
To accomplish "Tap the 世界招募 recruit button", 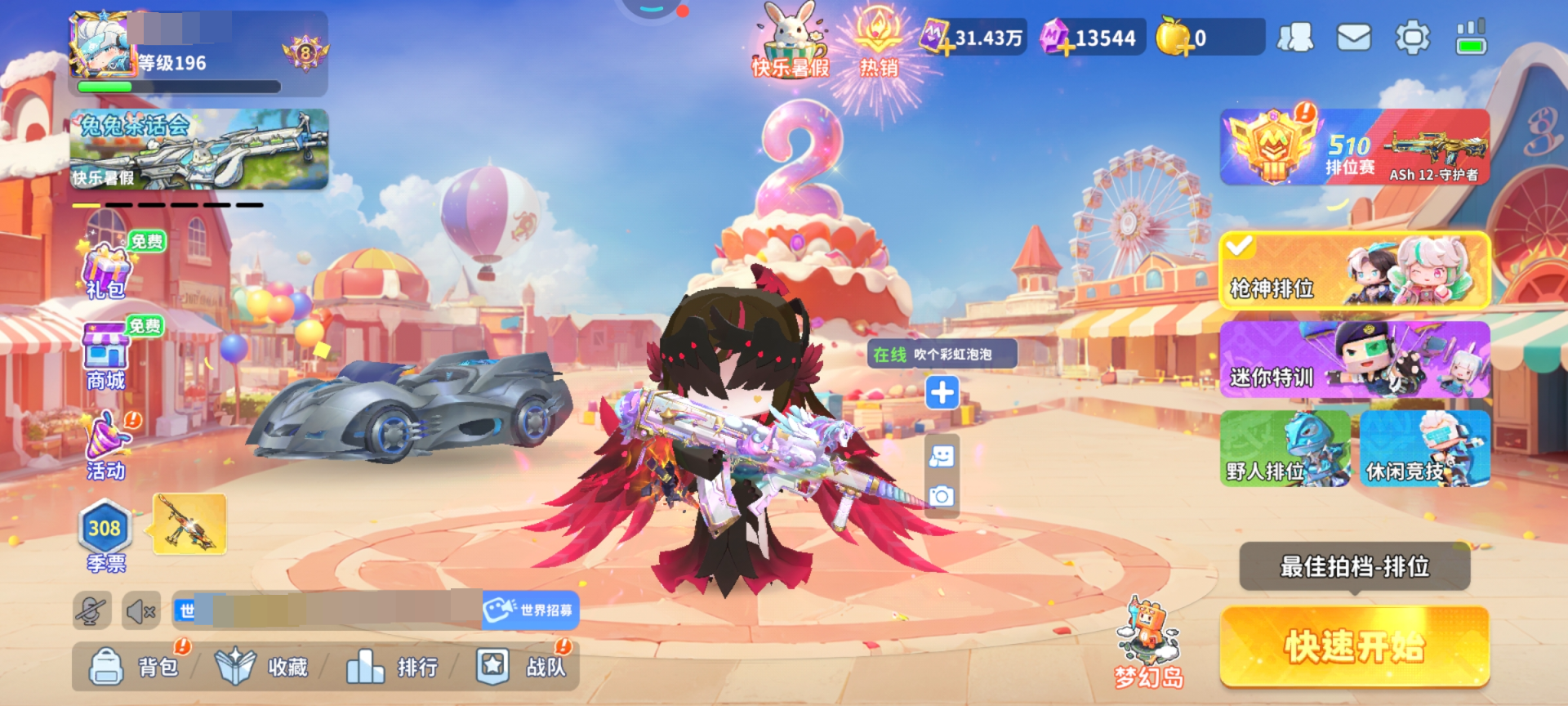I will point(531,610).
